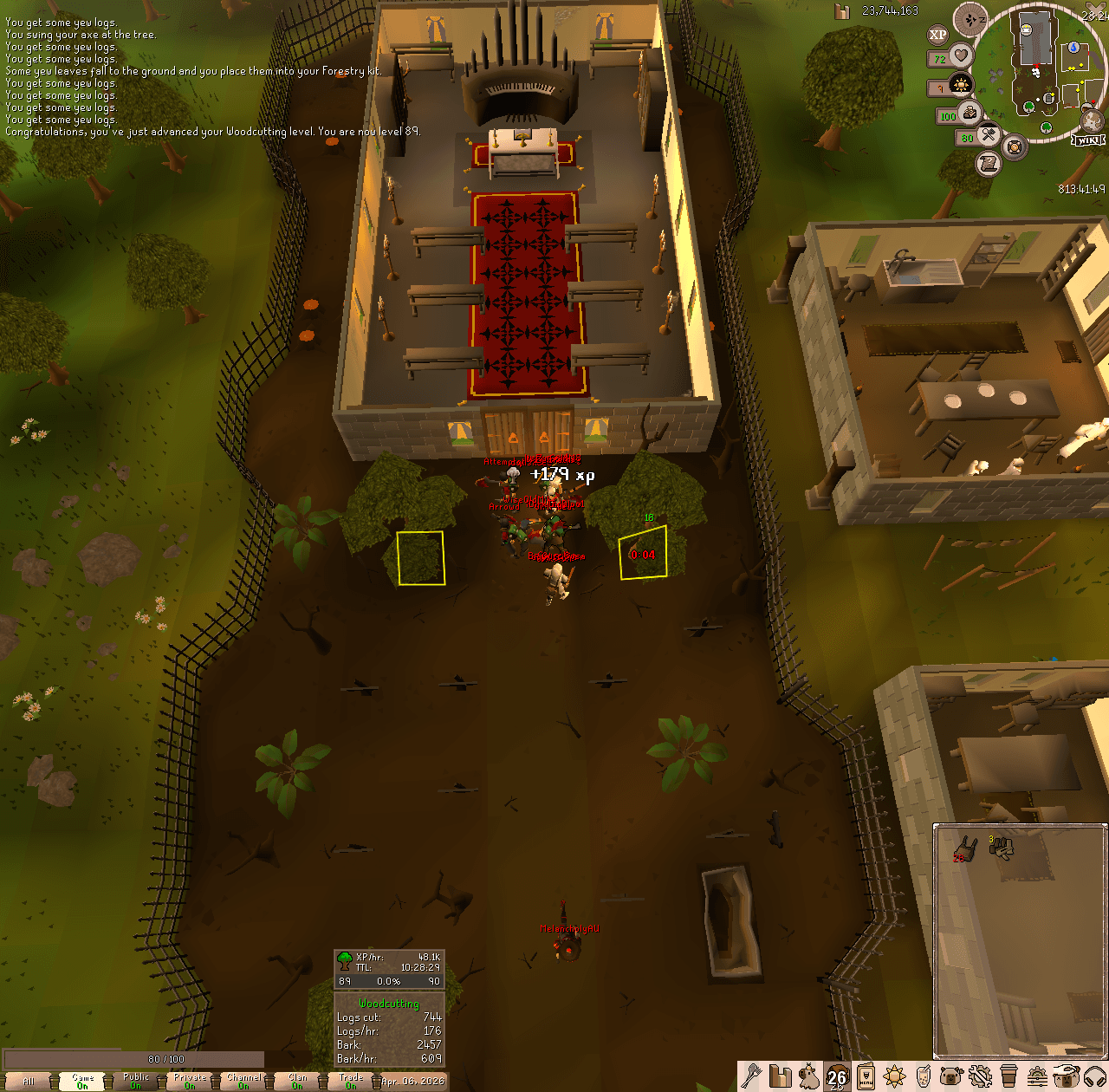This screenshot has width=1109, height=1092.
Task: Toggle Public chat off
Action: pyautogui.click(x=134, y=1078)
